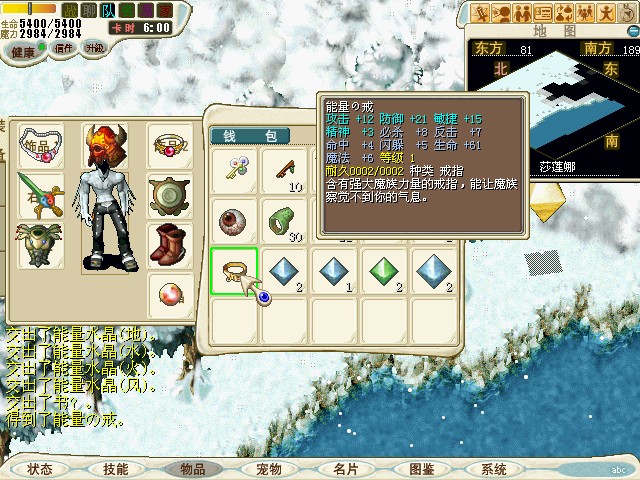Open the 名片 name card menu
This screenshot has height=480, width=640.
[x=345, y=468]
